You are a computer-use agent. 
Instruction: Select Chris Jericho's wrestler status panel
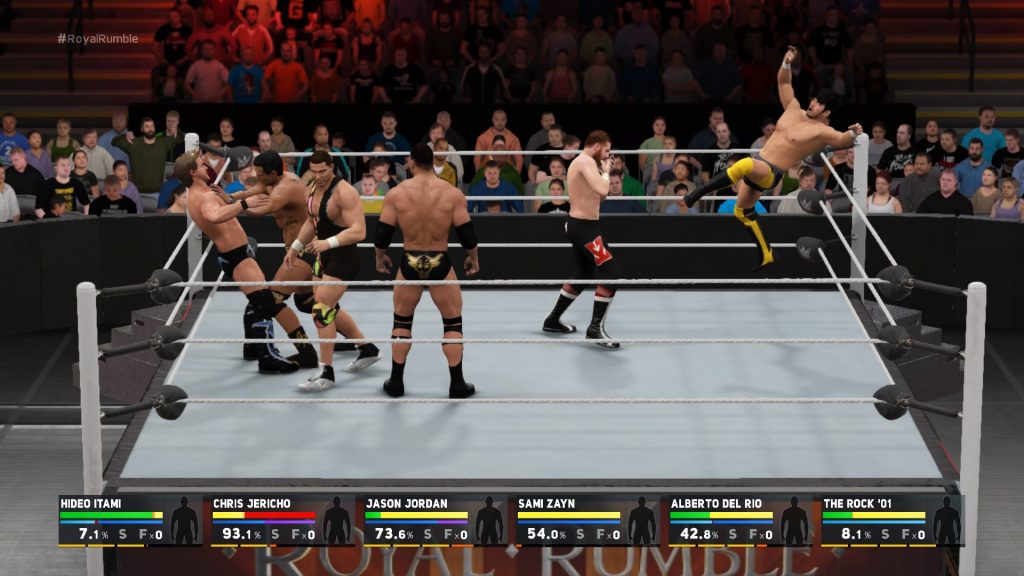282,520
